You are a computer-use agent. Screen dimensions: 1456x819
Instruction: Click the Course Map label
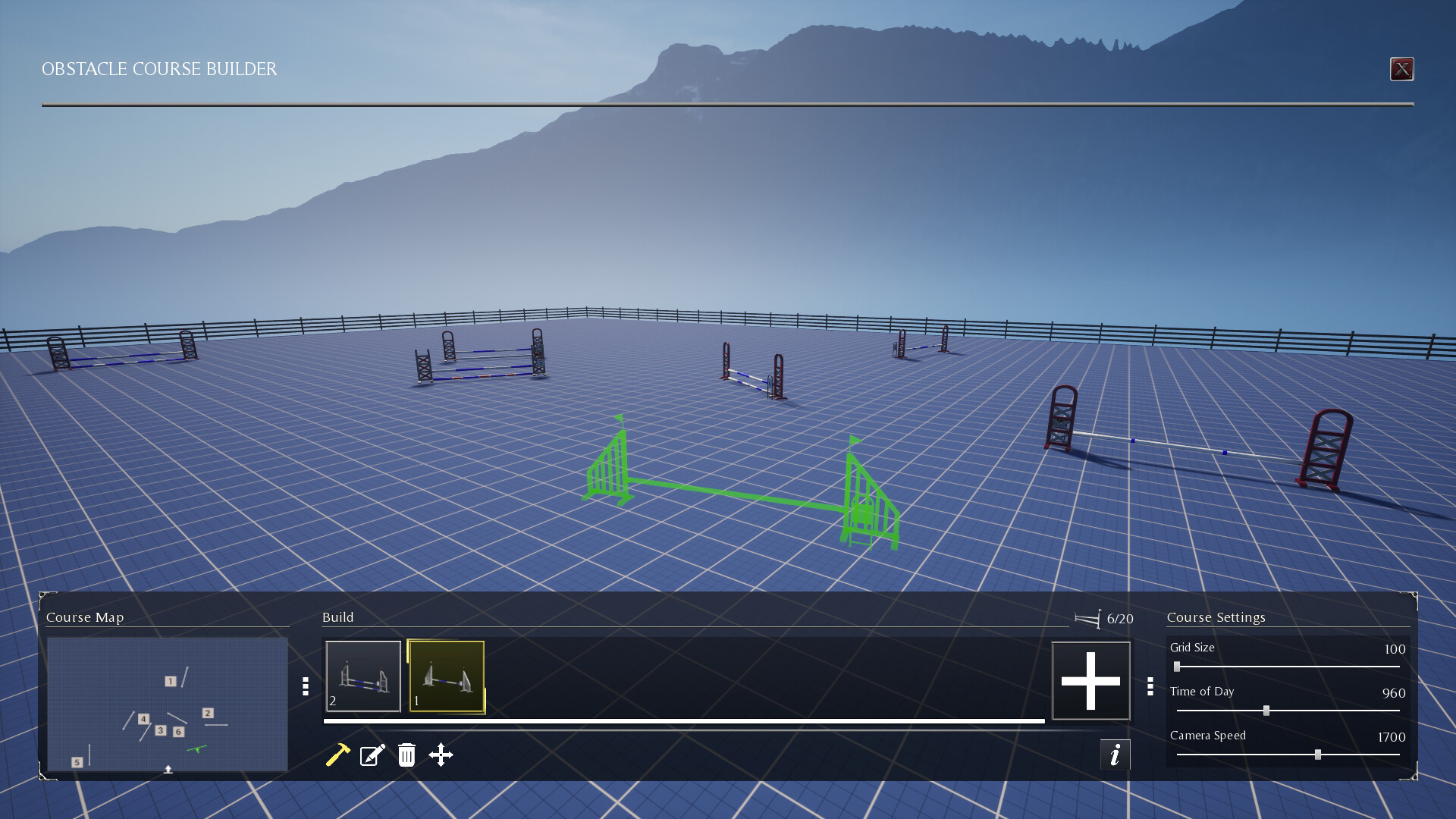[85, 617]
